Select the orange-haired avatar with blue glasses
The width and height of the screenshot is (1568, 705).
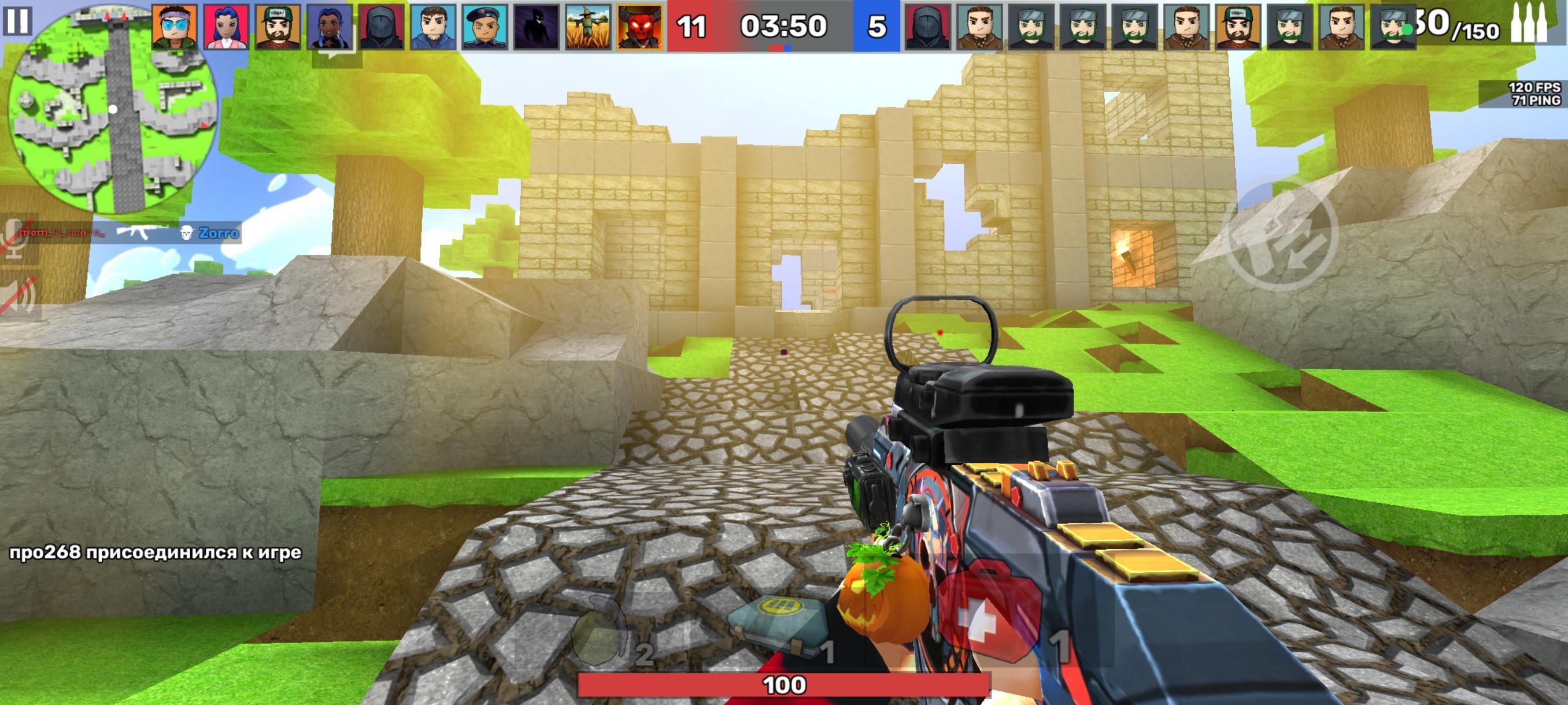[x=175, y=27]
